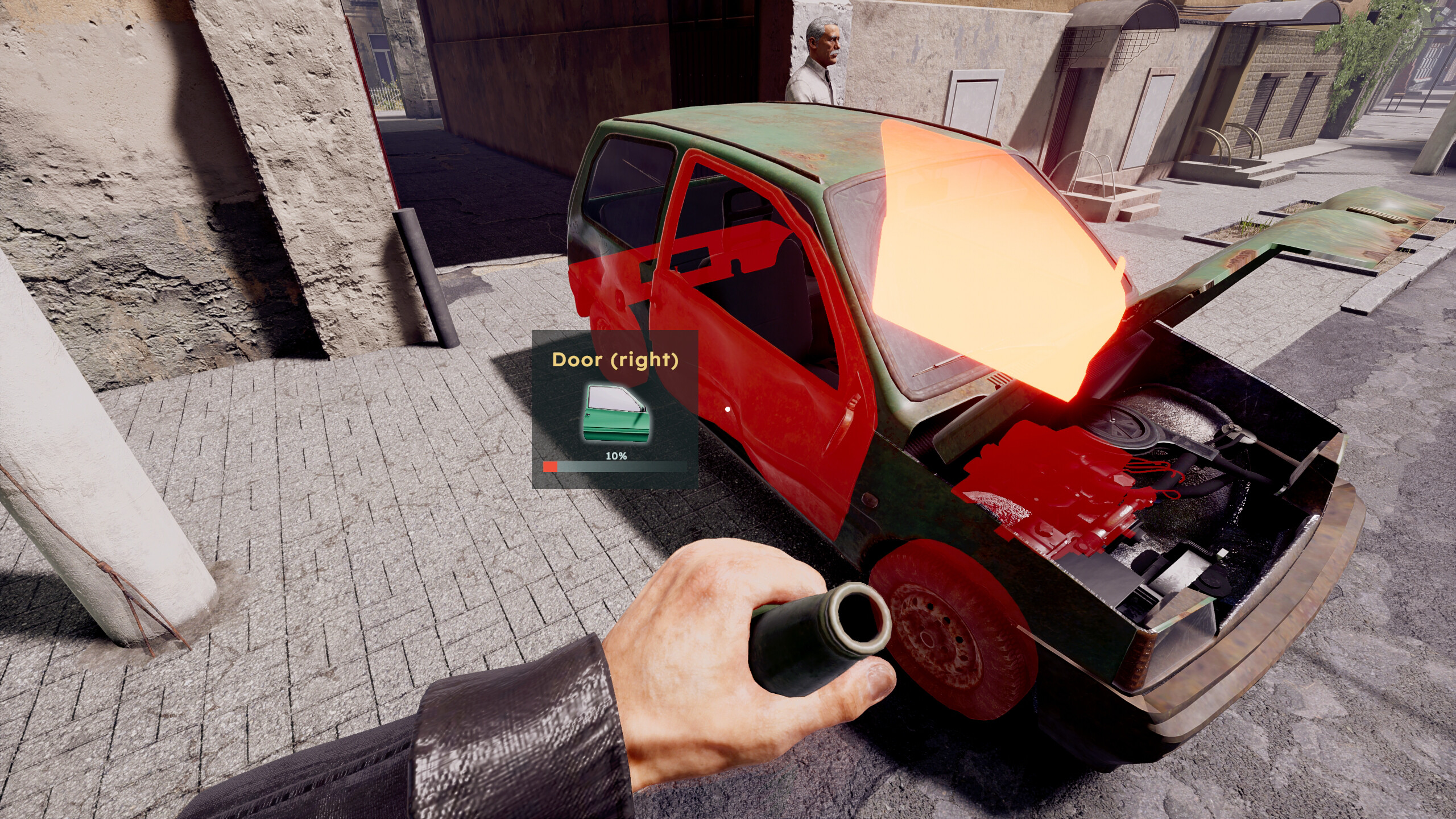Viewport: 1456px width, 819px height.
Task: Click the white crosshair reticle
Action: coord(728,408)
